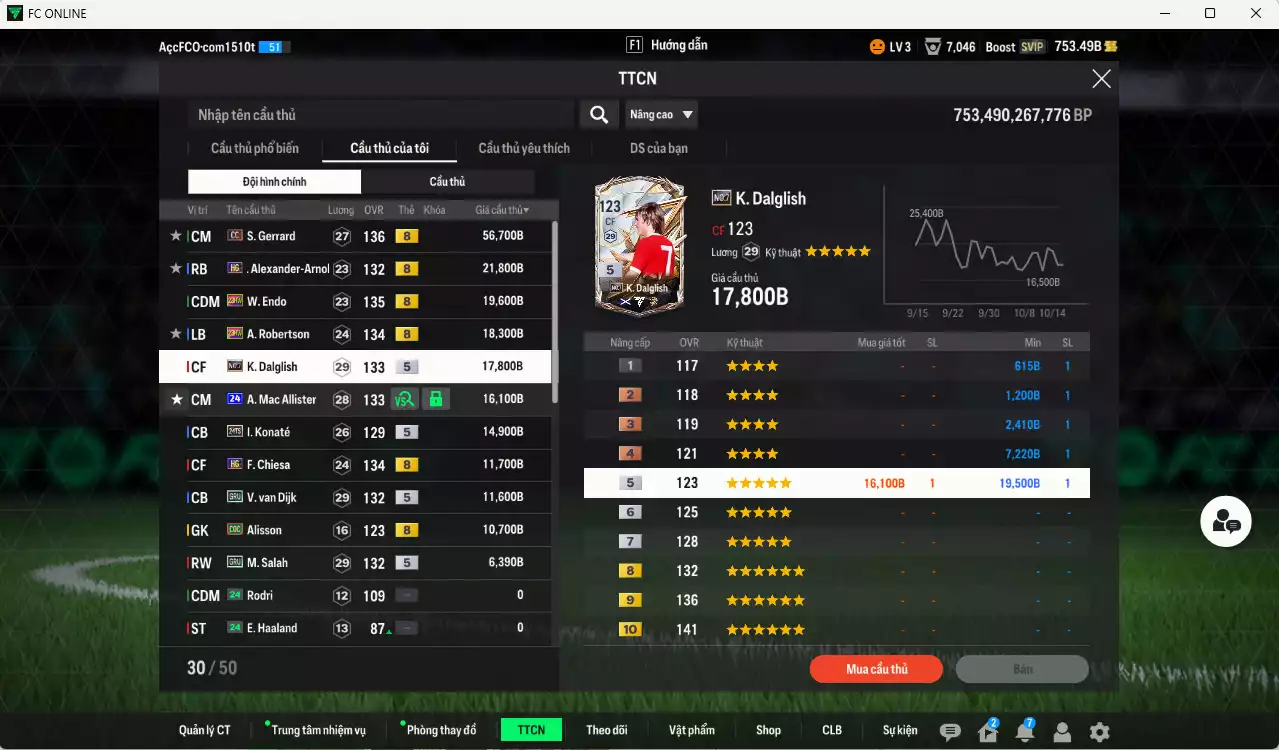Open the gear settings icon
Screen dimensions: 1279x750
pyautogui.click(x=1099, y=732)
